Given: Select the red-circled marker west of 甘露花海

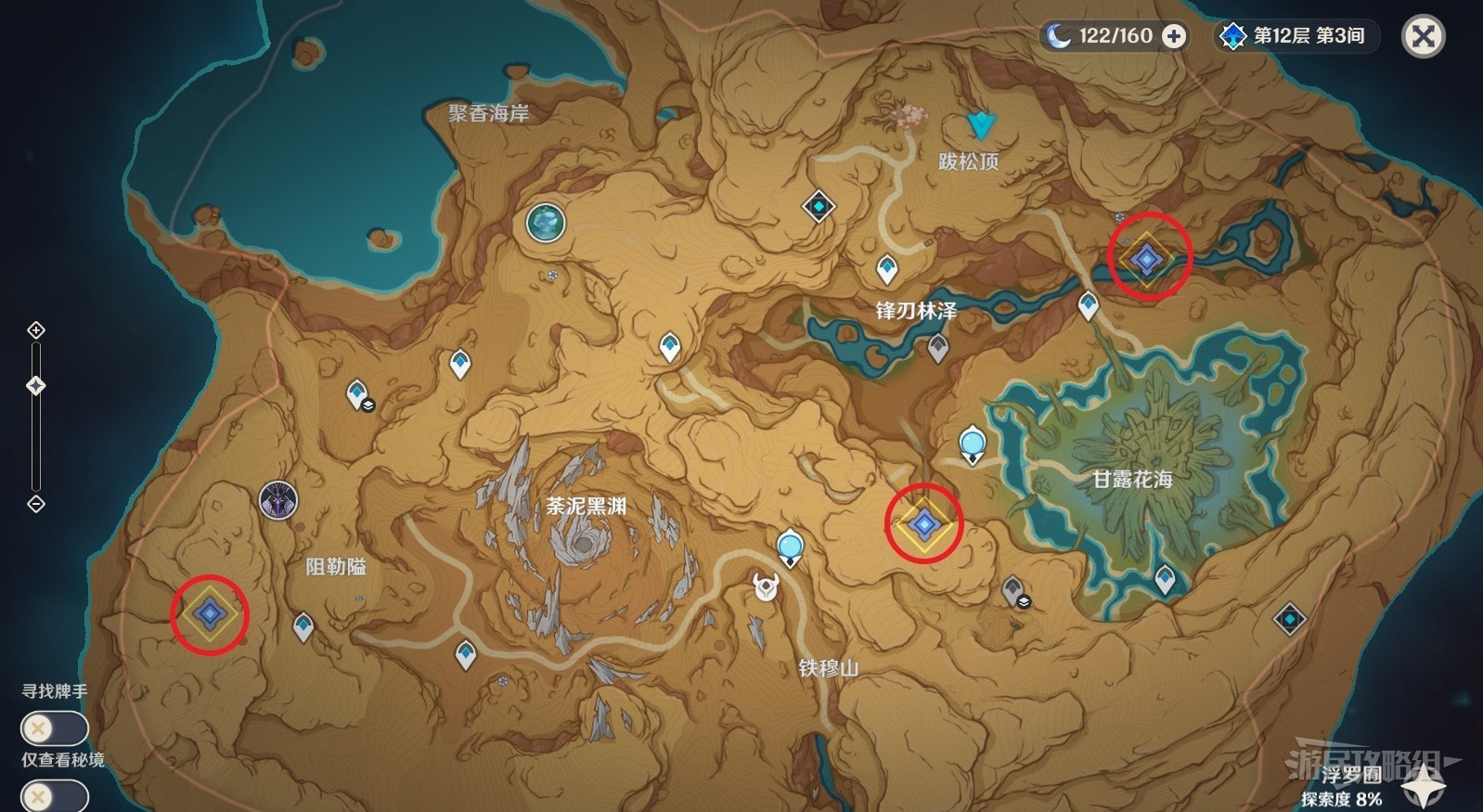Looking at the screenshot, I should point(923,524).
